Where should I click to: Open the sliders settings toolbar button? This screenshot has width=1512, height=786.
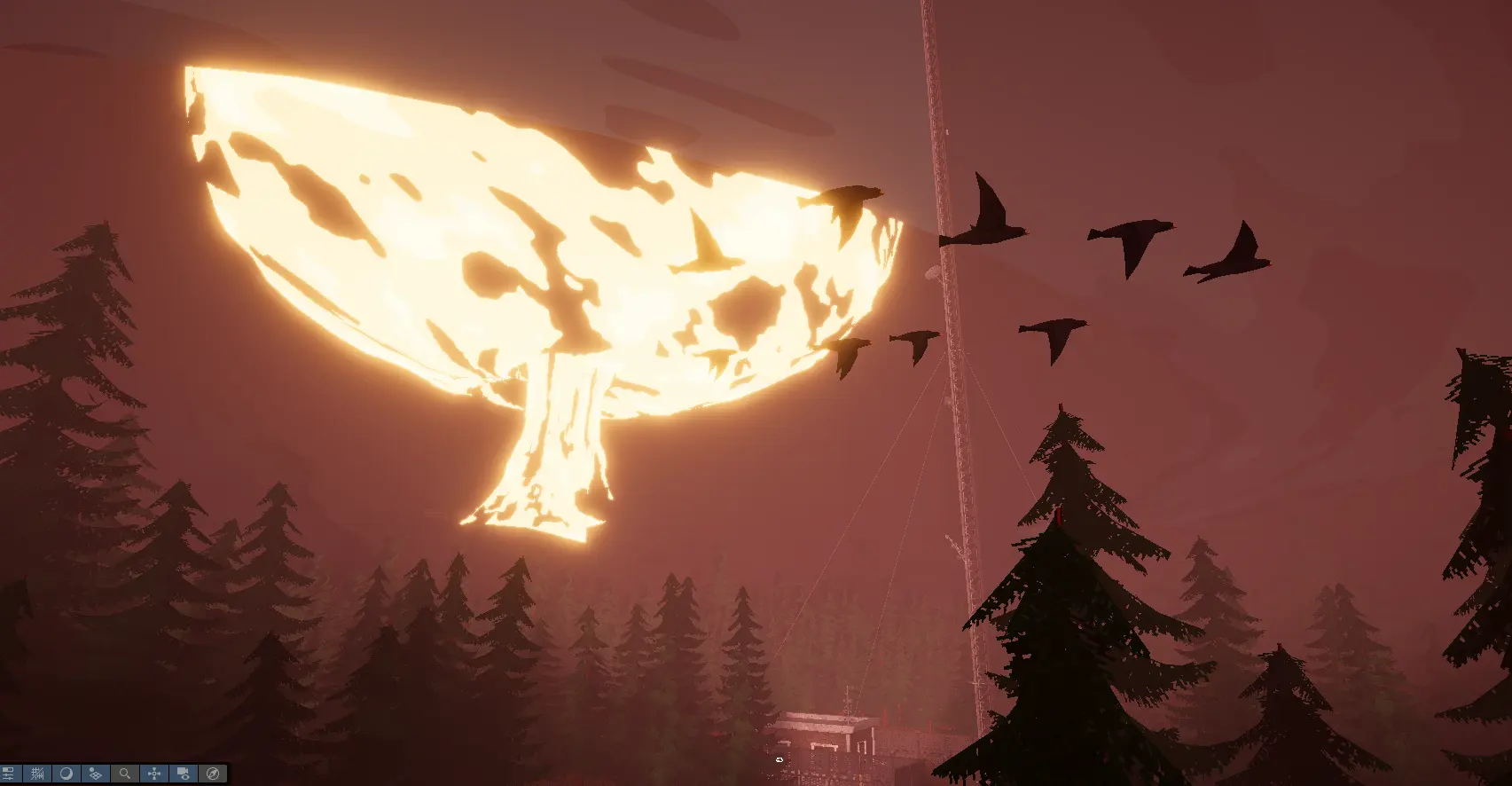point(10,774)
